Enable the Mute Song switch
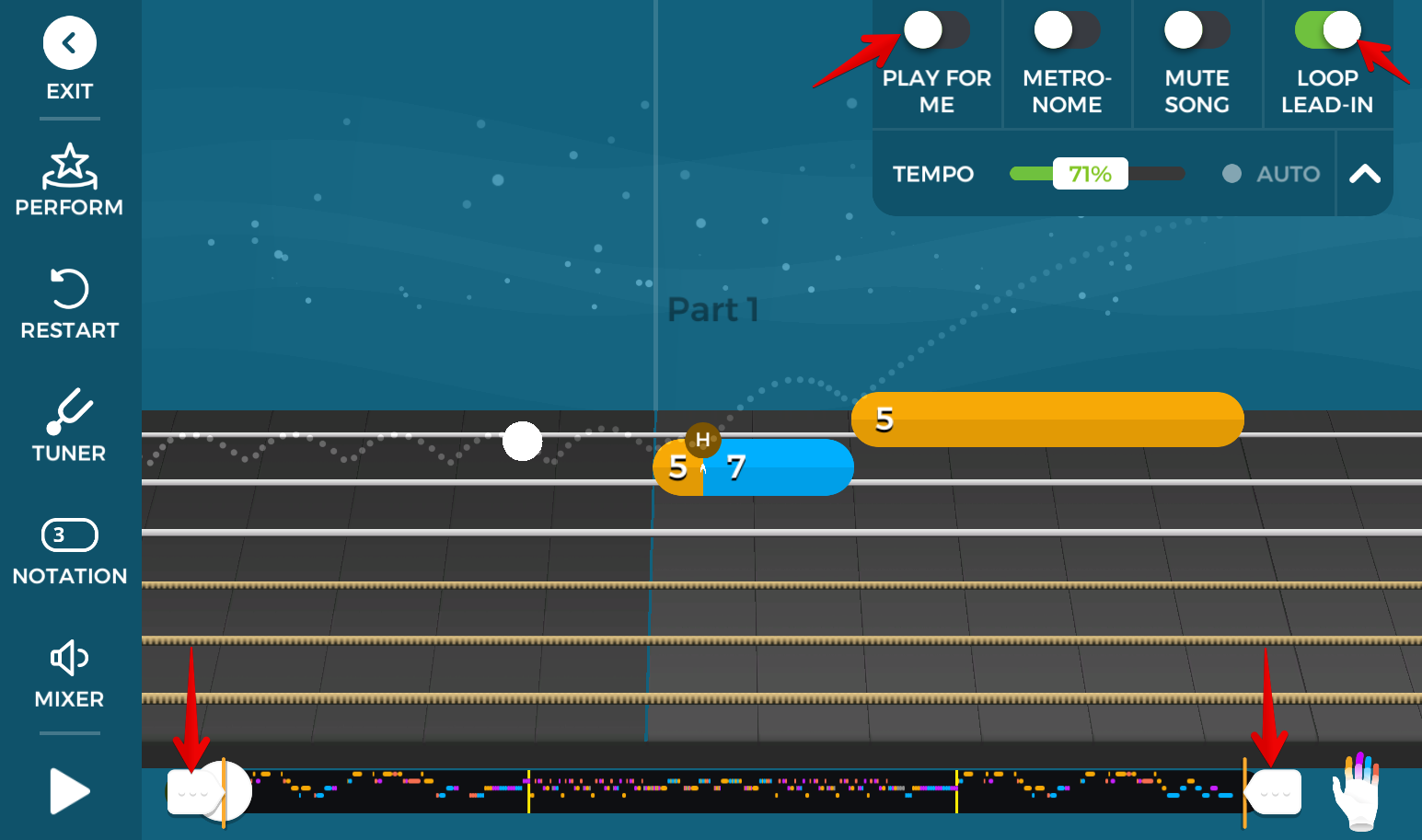 1197,30
